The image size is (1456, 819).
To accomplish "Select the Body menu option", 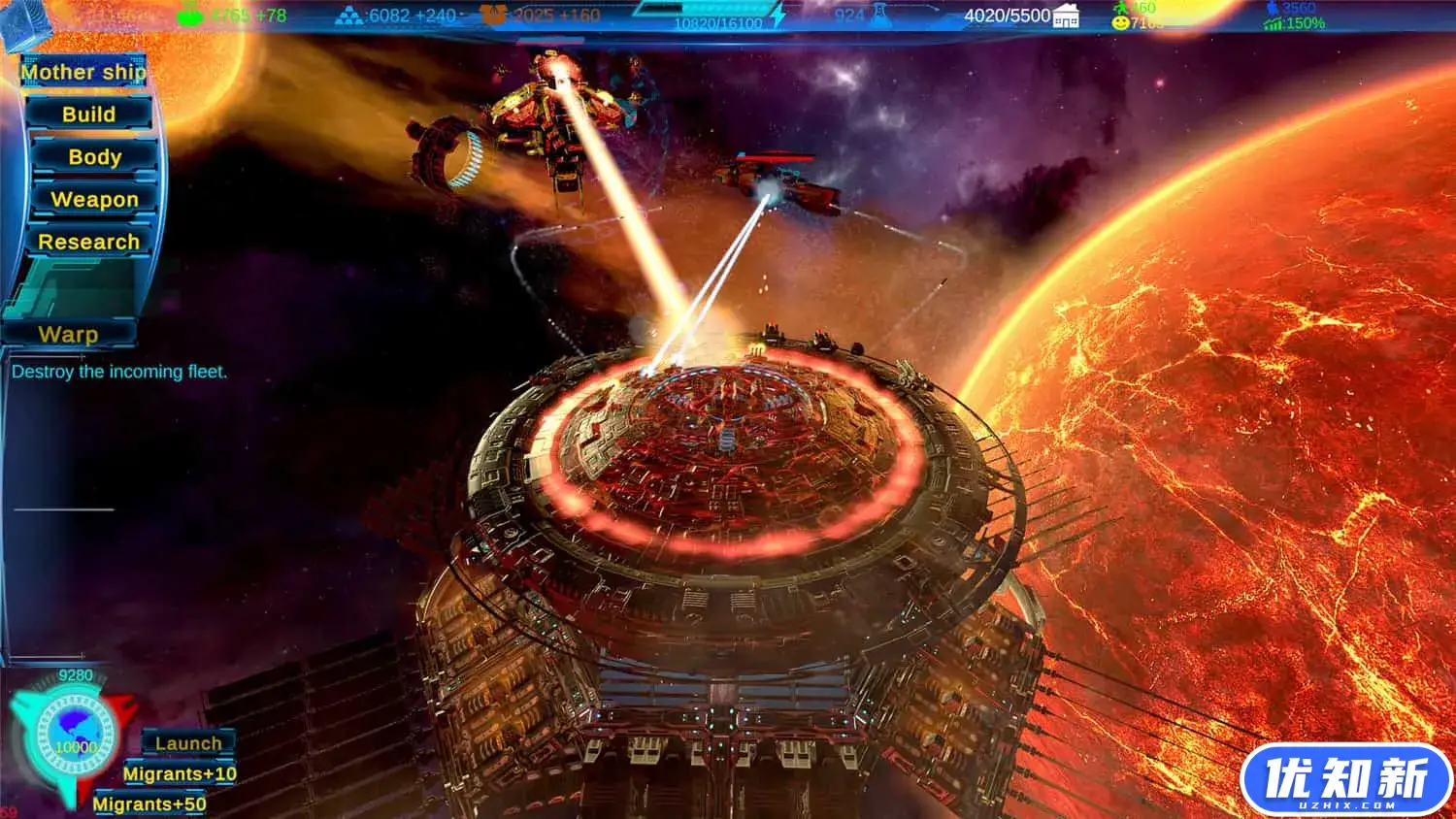I will coord(94,157).
